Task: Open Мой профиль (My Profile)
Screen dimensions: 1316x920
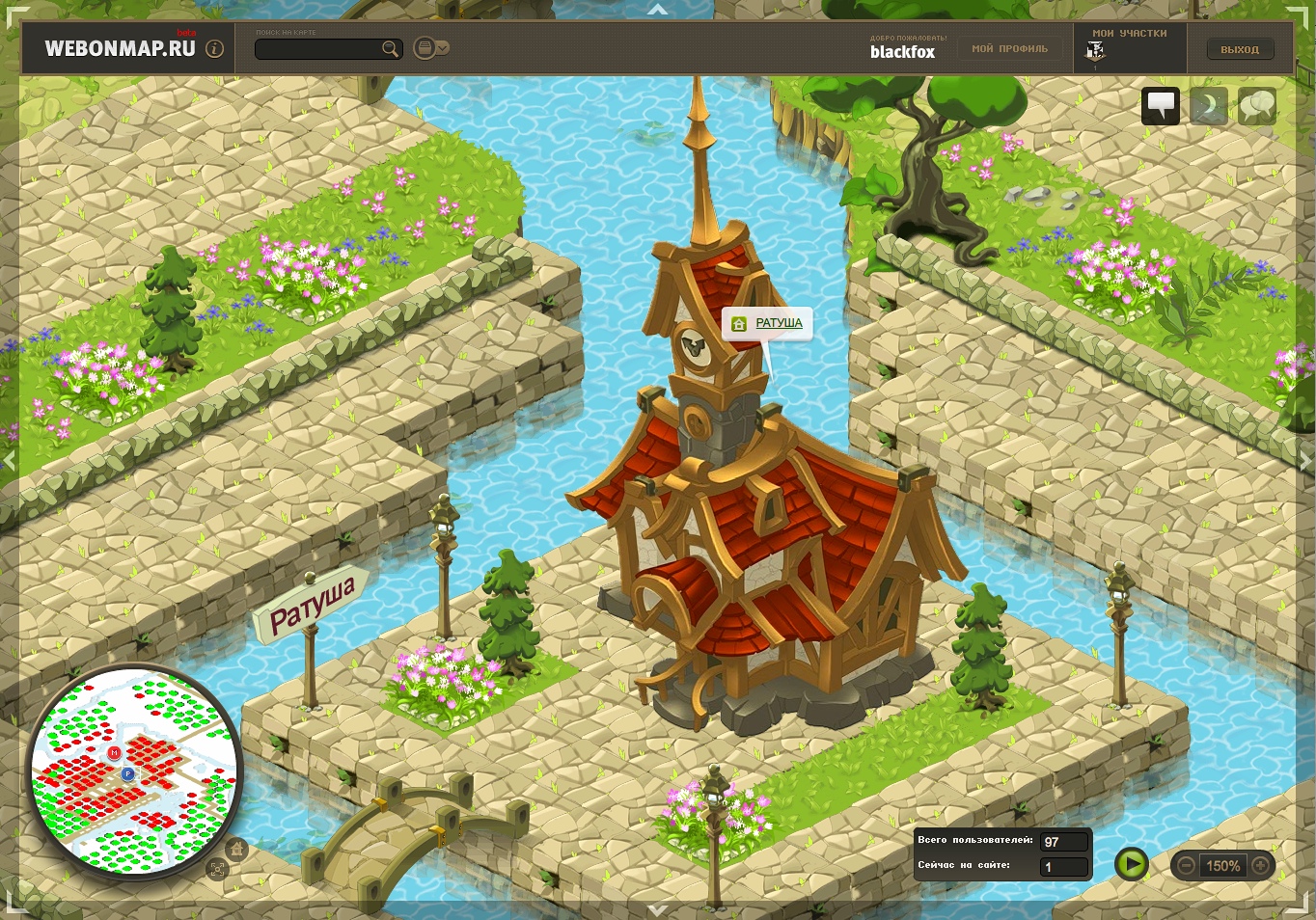Action: pos(1009,49)
